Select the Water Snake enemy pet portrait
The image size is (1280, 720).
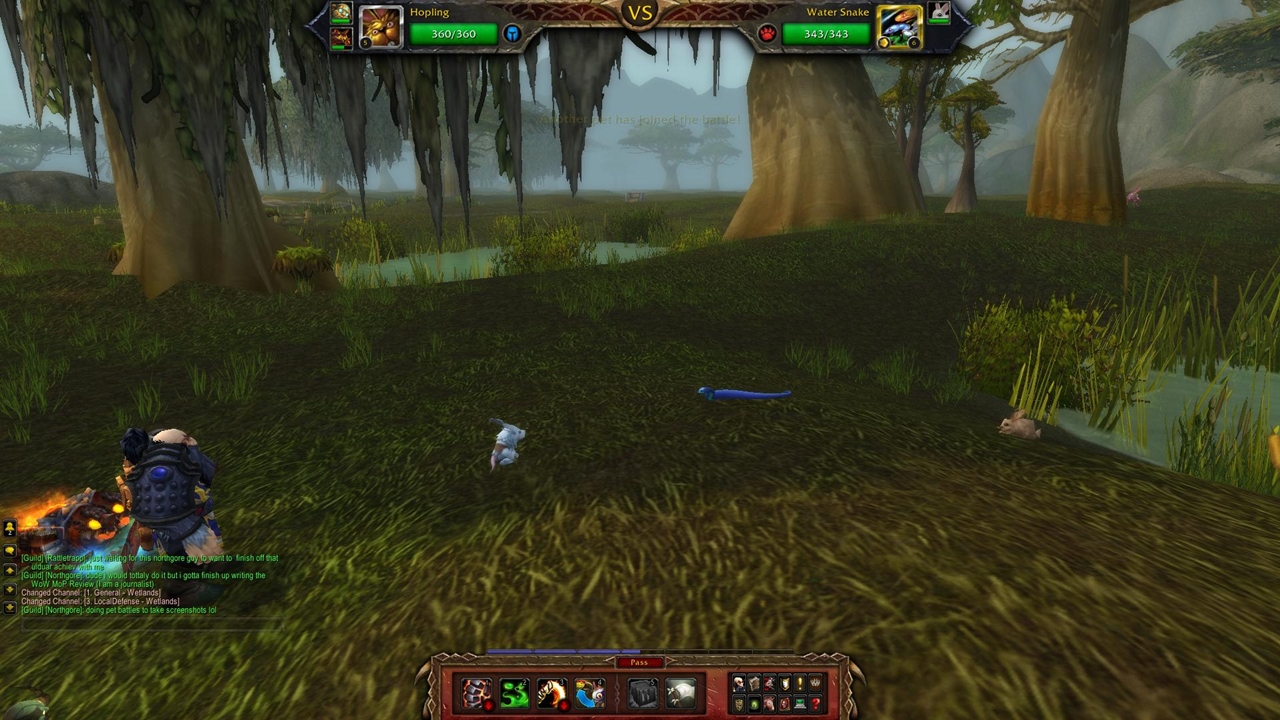(x=899, y=27)
